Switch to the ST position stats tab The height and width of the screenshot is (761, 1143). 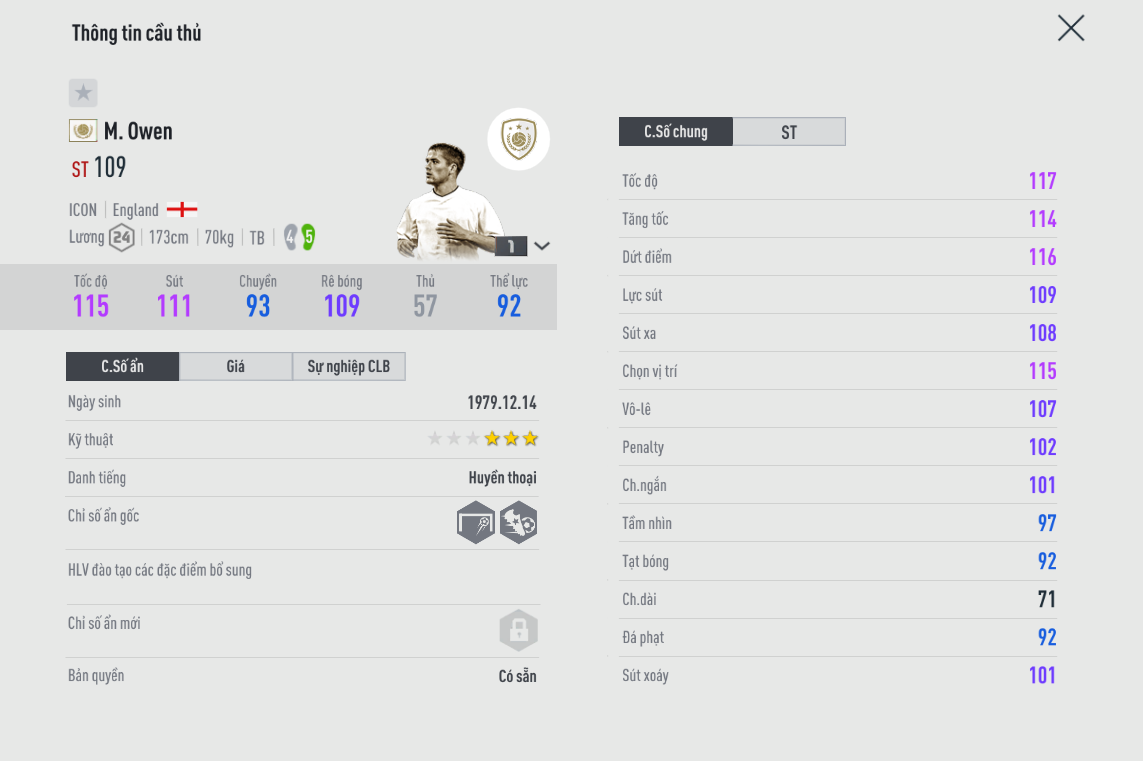tap(789, 132)
